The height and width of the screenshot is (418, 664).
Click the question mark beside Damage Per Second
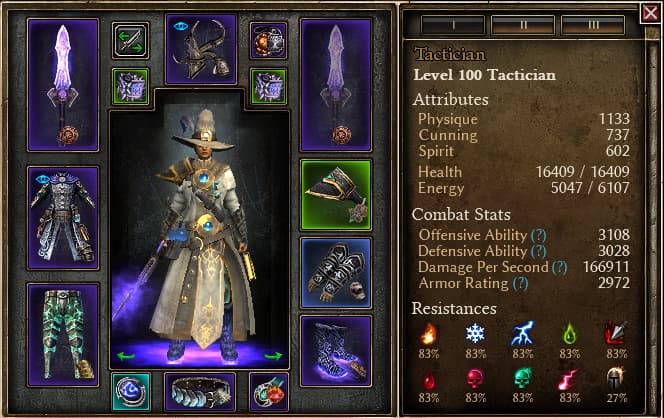pyautogui.click(x=559, y=267)
